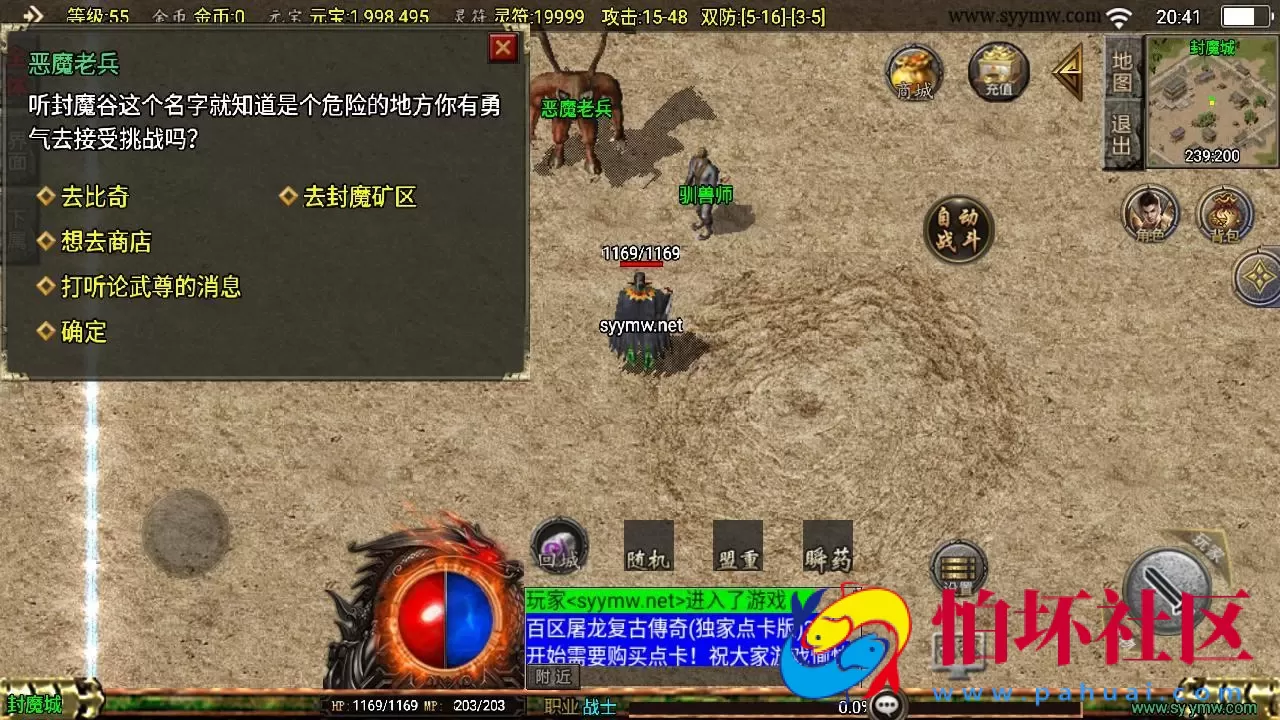The height and width of the screenshot is (720, 1280).
Task: Open the 充值 recharge icon
Action: click(996, 72)
